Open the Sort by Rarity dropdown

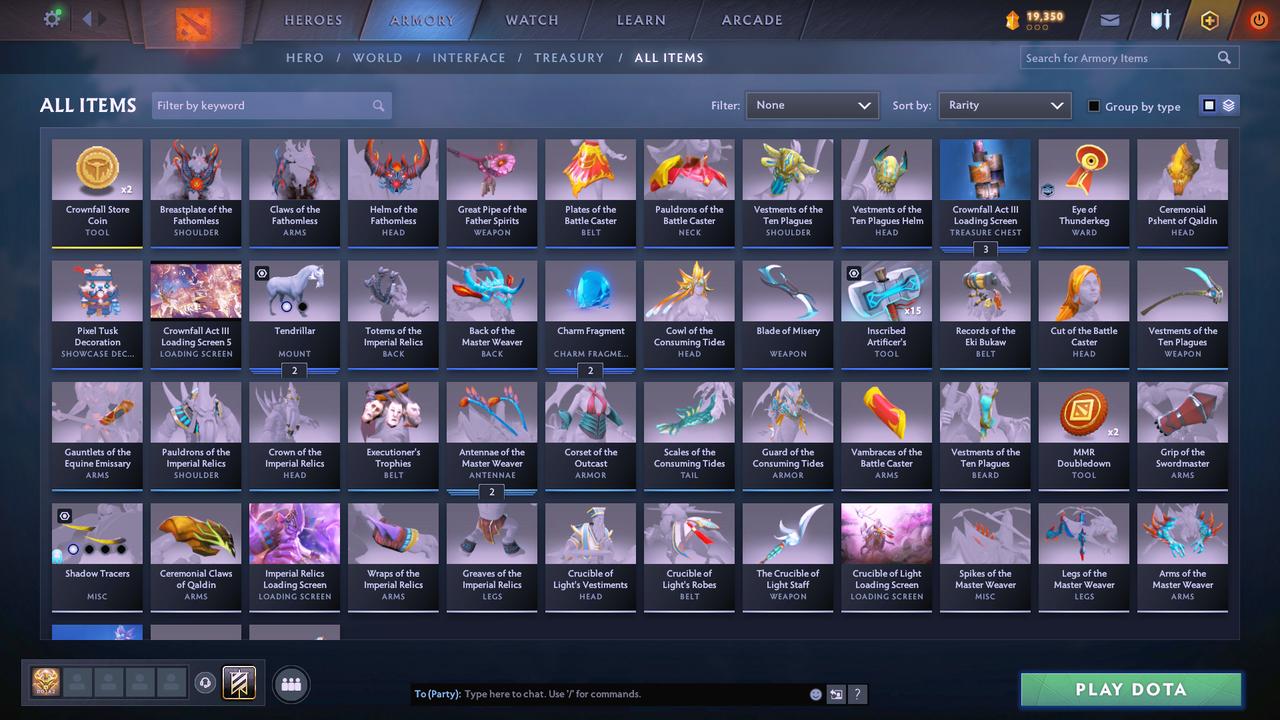point(1004,105)
